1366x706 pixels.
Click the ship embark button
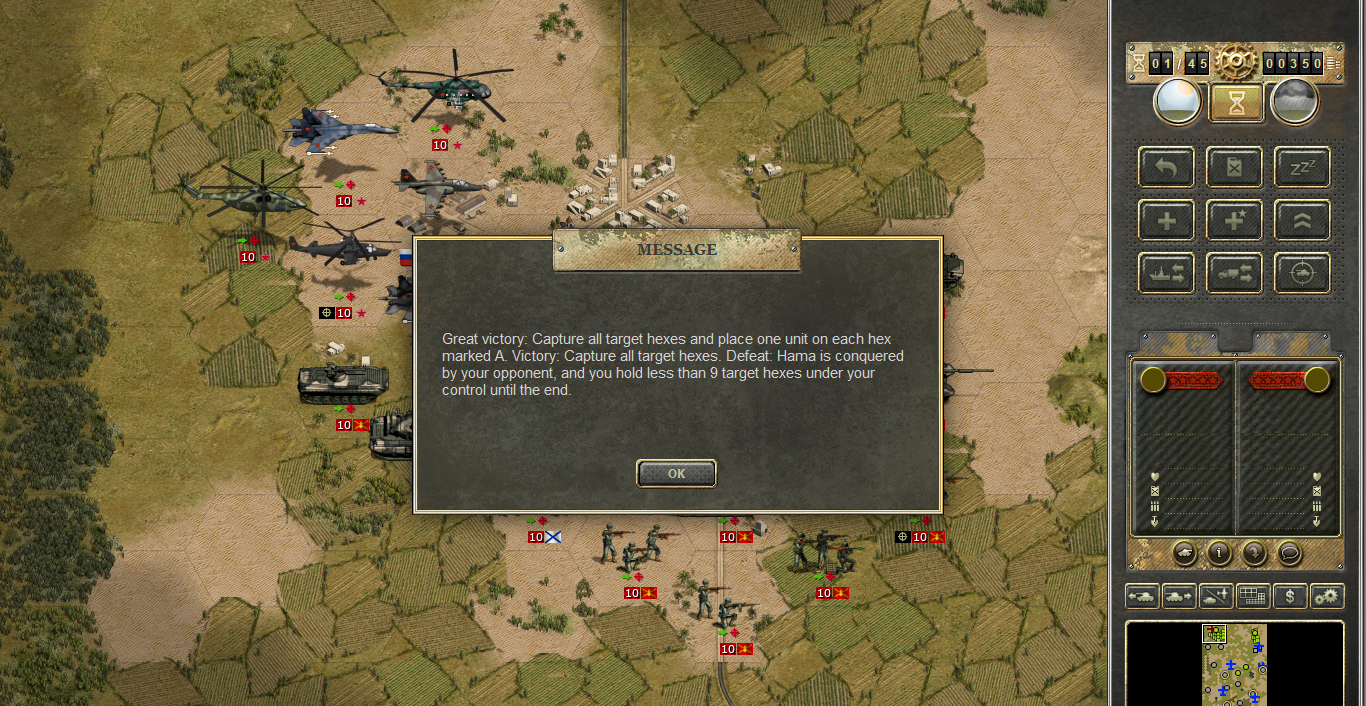[x=1166, y=273]
